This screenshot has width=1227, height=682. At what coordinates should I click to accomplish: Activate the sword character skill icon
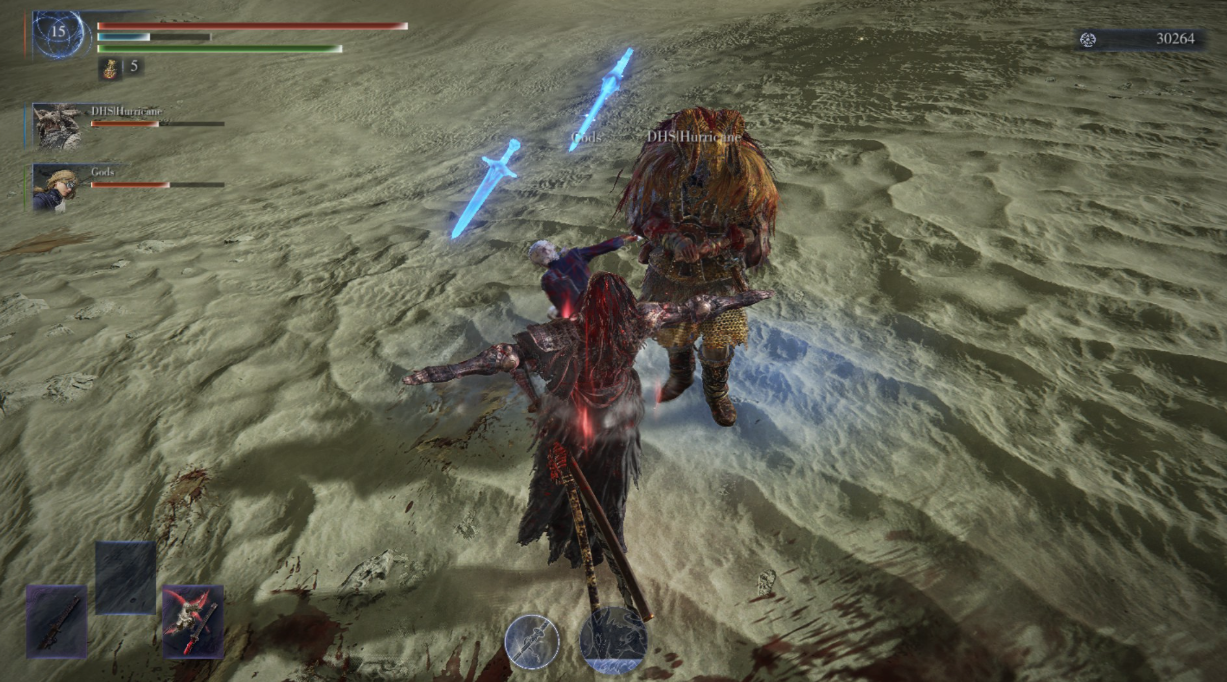(x=532, y=641)
